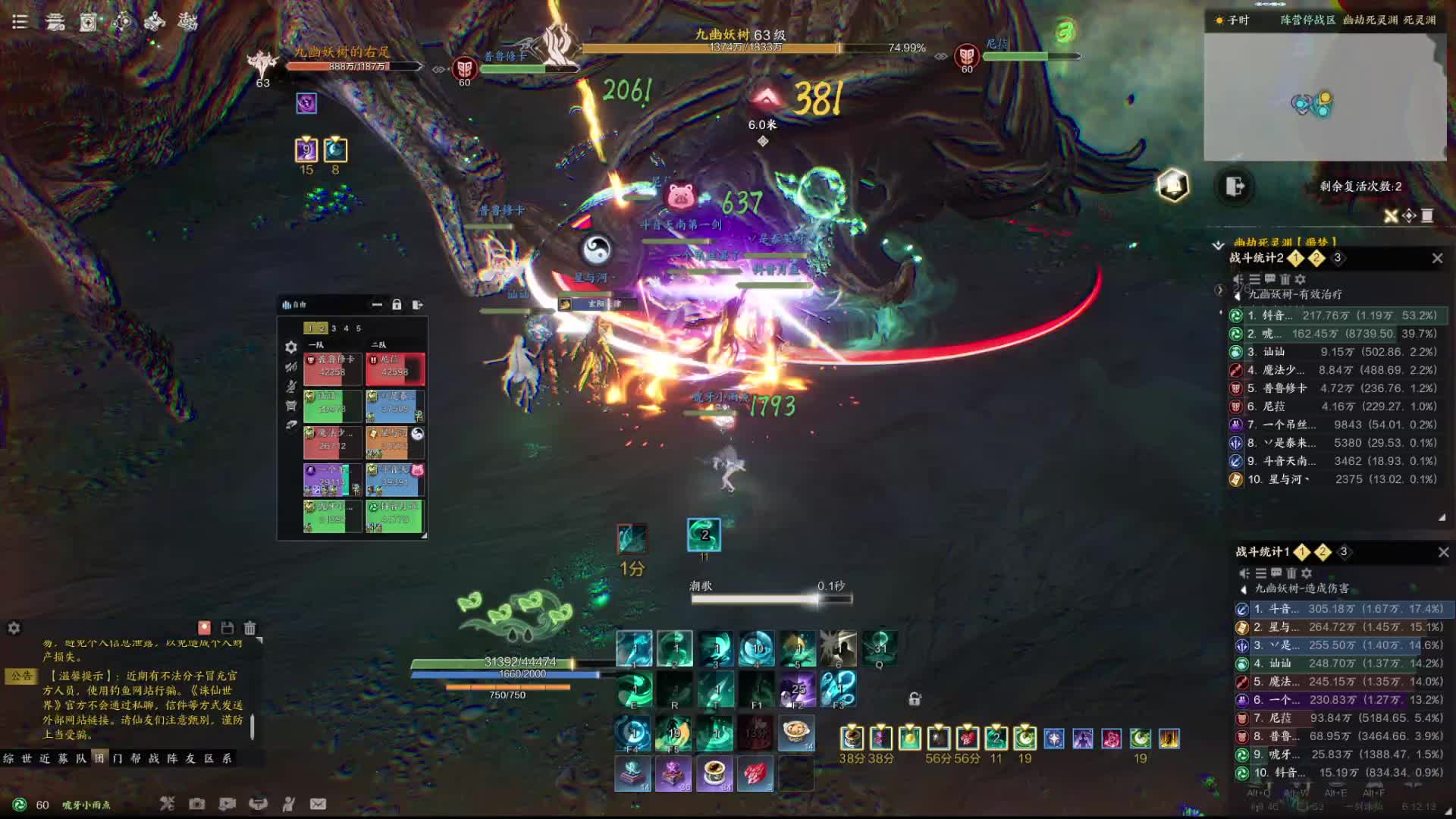
Task: Close the 战斗统计2 healing panel
Action: click(x=1437, y=259)
